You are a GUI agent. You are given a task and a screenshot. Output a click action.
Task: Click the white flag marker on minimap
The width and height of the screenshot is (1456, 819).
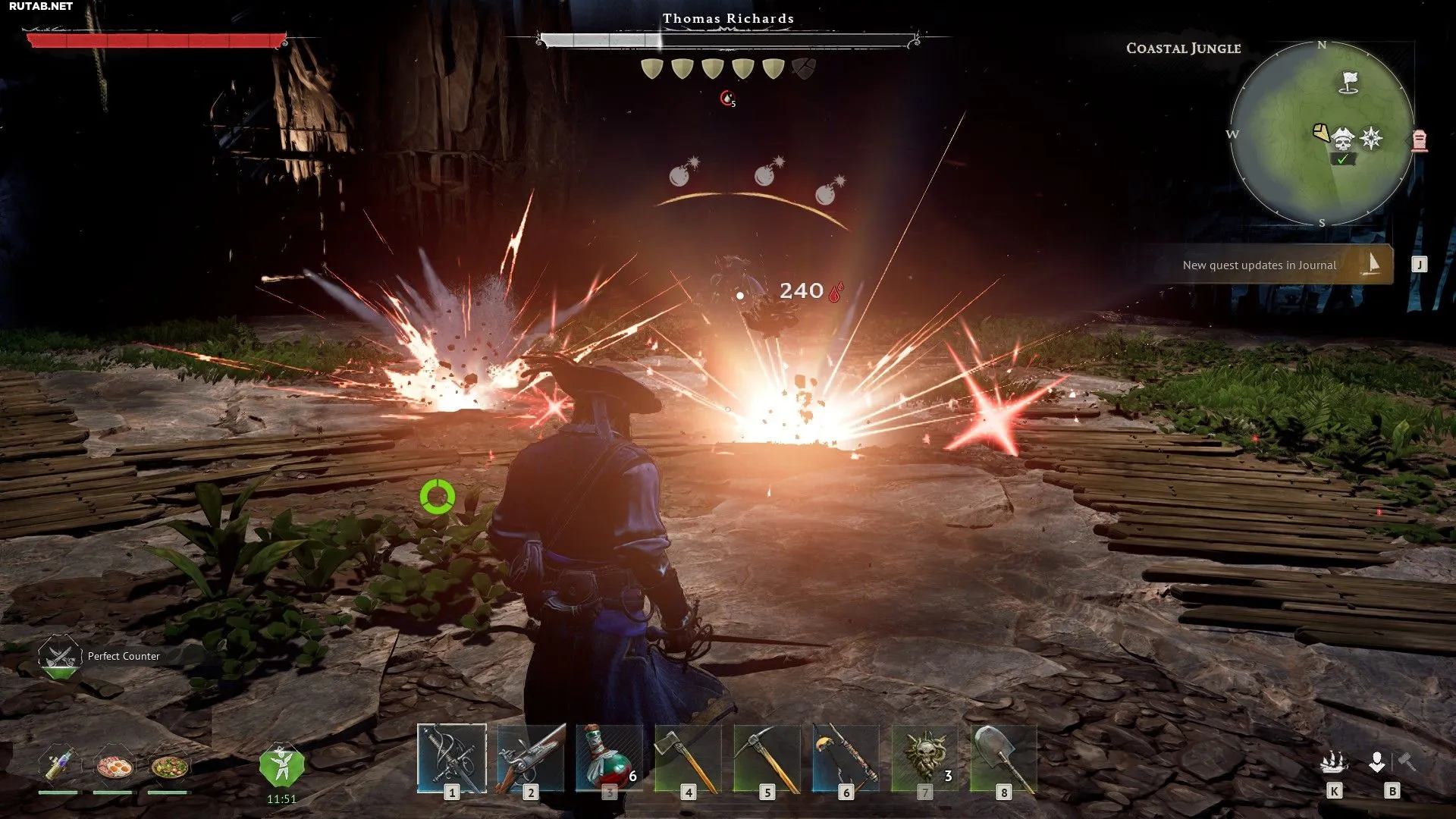[x=1349, y=81]
